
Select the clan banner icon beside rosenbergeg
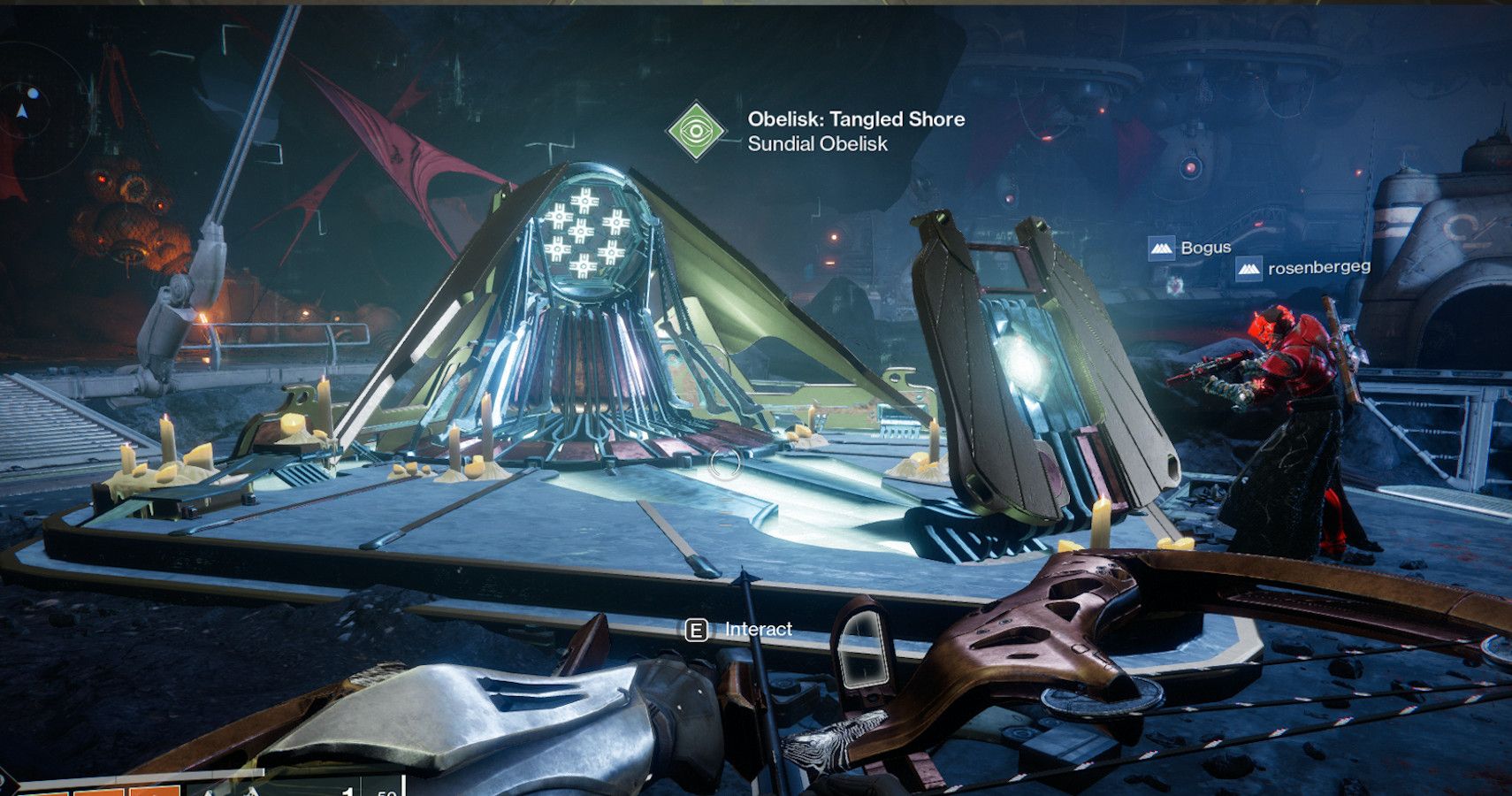[x=1249, y=269]
